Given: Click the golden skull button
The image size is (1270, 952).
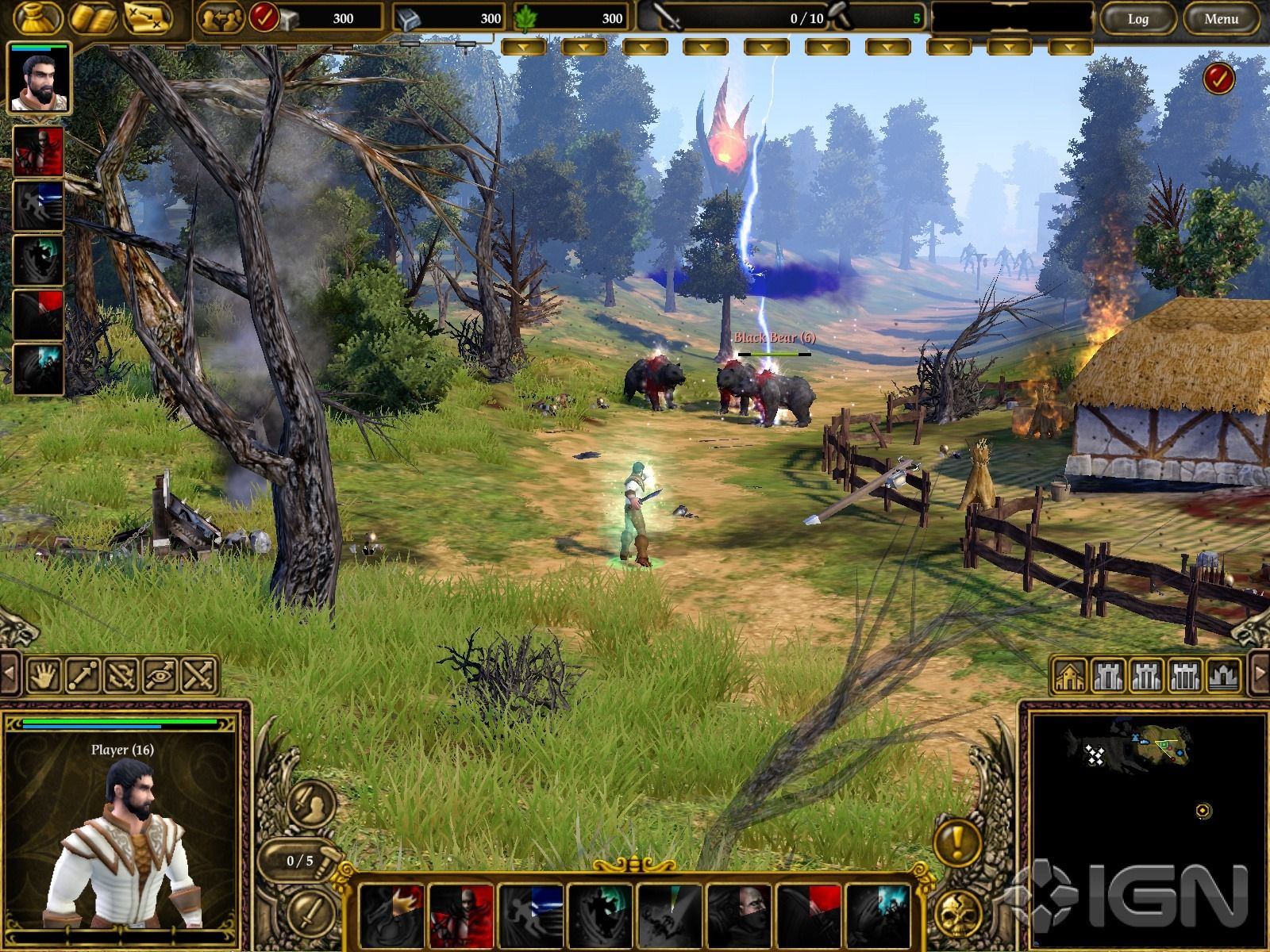Looking at the screenshot, I should pyautogui.click(x=957, y=914).
